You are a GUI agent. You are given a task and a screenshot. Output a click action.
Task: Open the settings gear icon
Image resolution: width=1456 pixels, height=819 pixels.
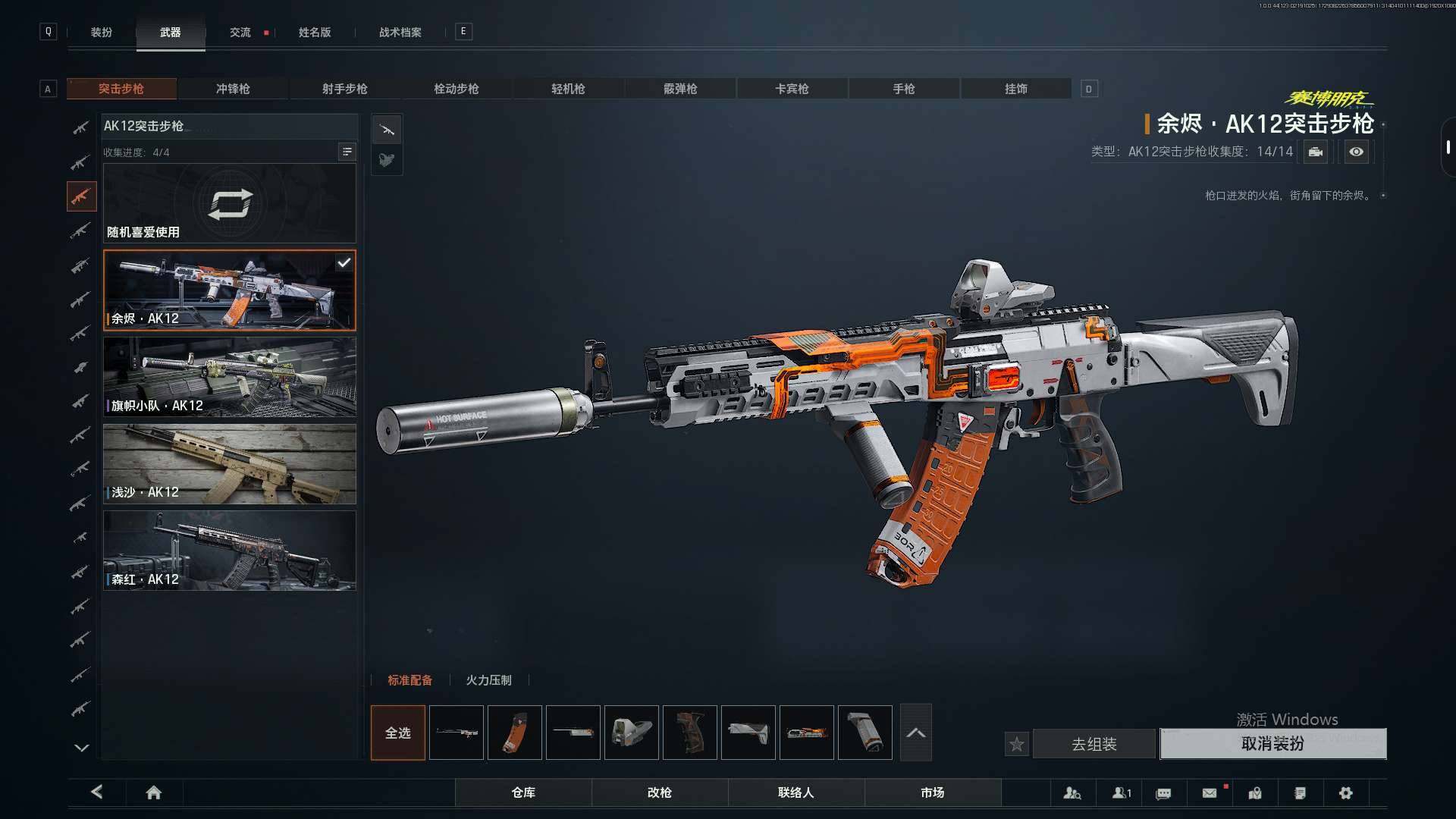tap(1345, 792)
